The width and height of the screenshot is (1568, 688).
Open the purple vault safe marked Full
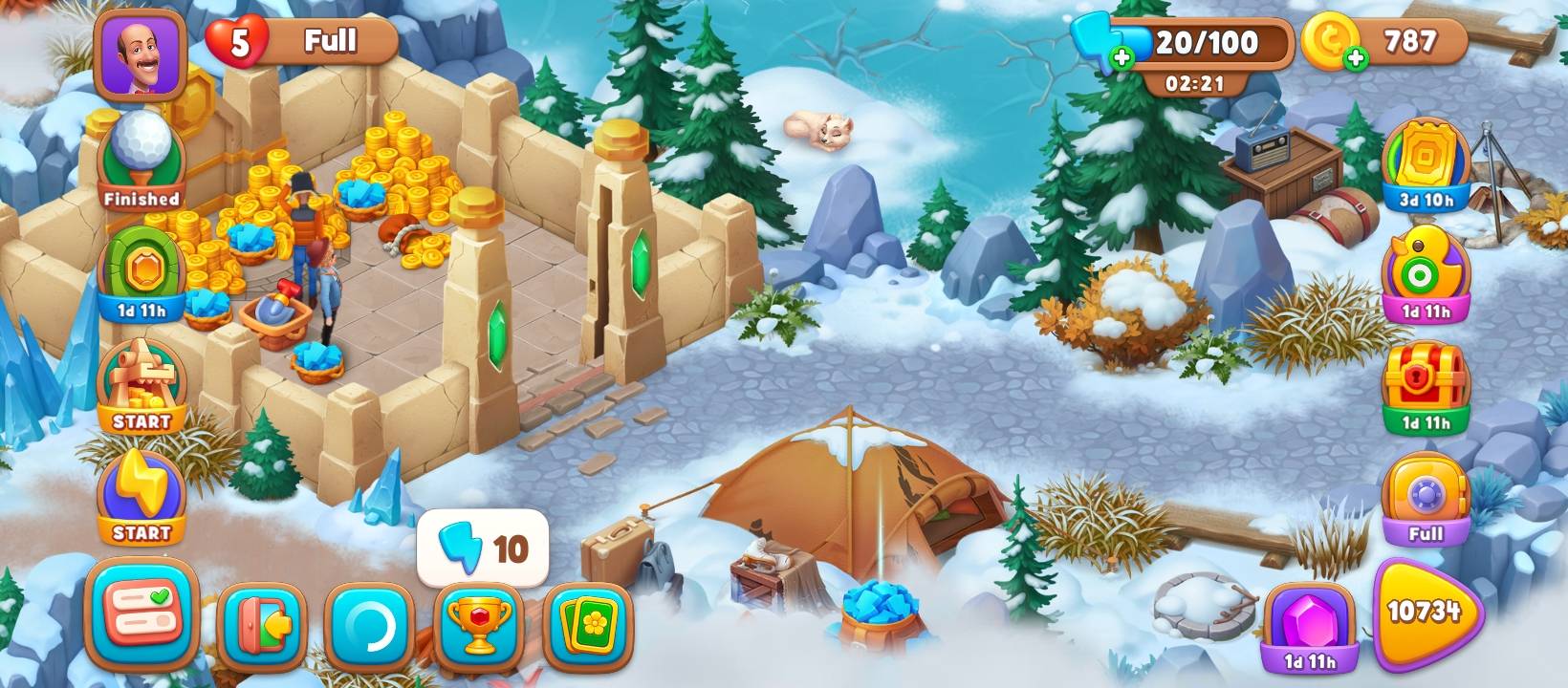point(1426,499)
